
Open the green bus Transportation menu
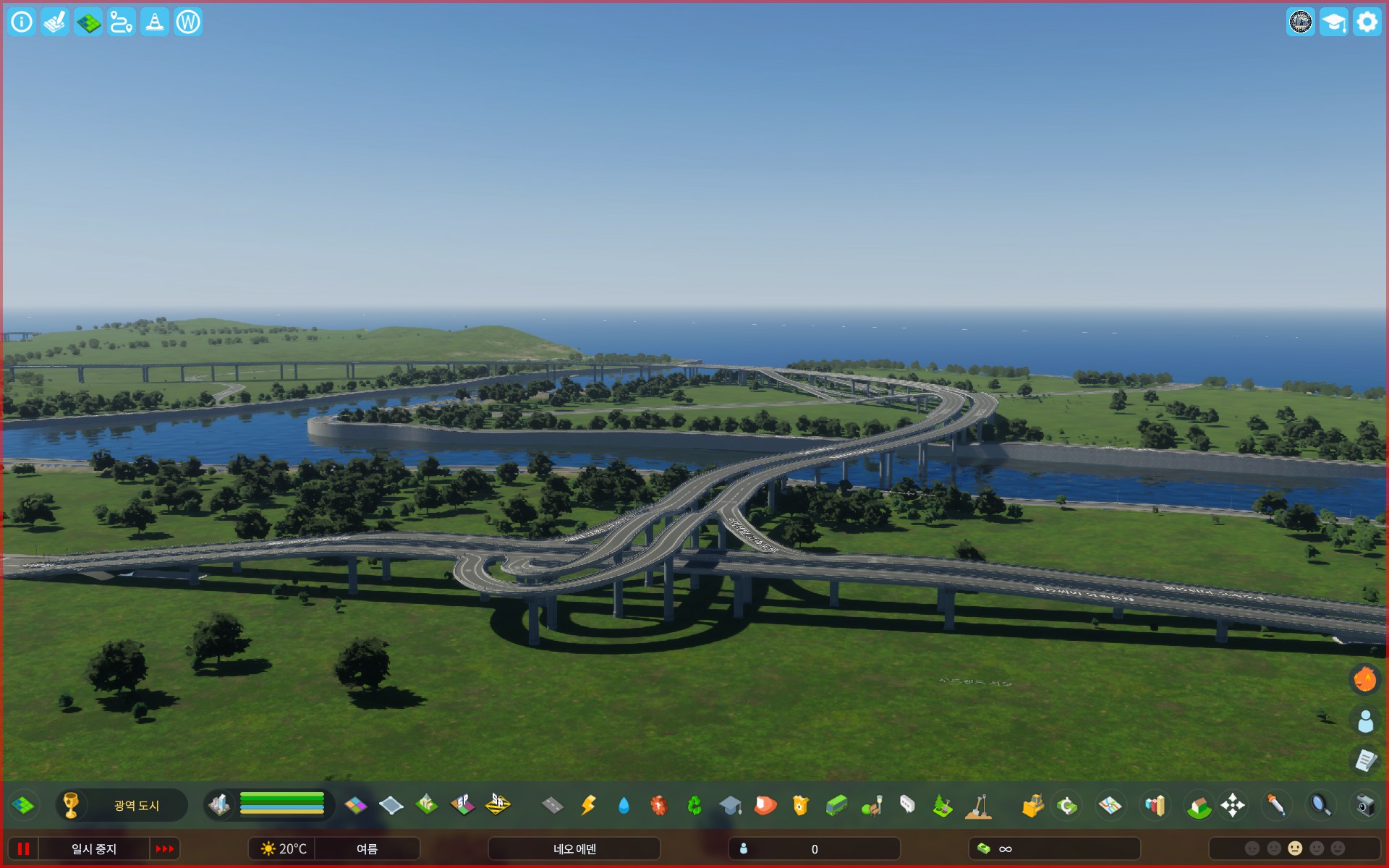[836, 805]
